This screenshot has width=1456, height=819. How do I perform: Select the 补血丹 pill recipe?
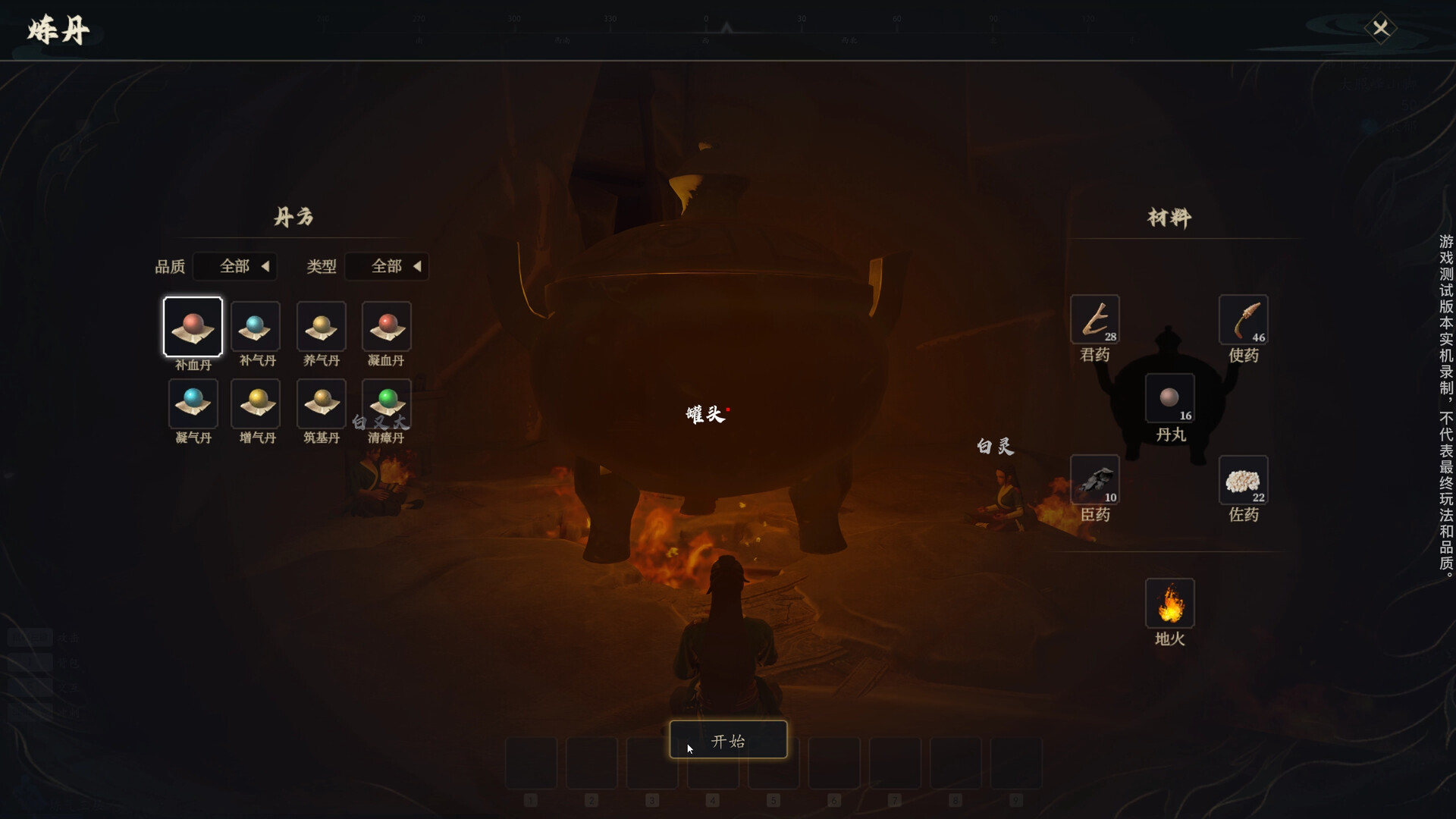point(193,327)
